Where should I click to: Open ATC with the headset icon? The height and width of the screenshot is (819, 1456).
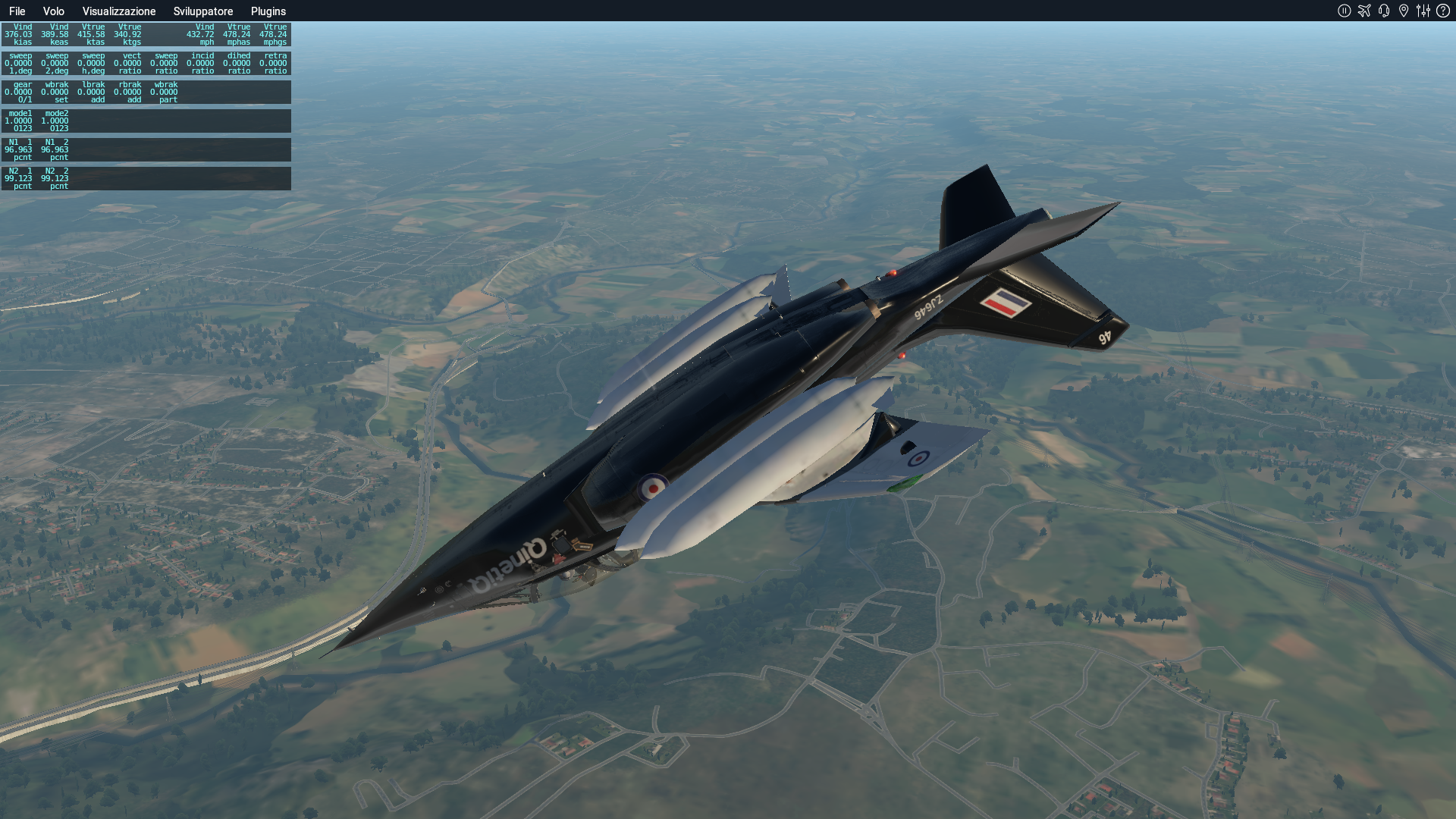pos(1384,11)
